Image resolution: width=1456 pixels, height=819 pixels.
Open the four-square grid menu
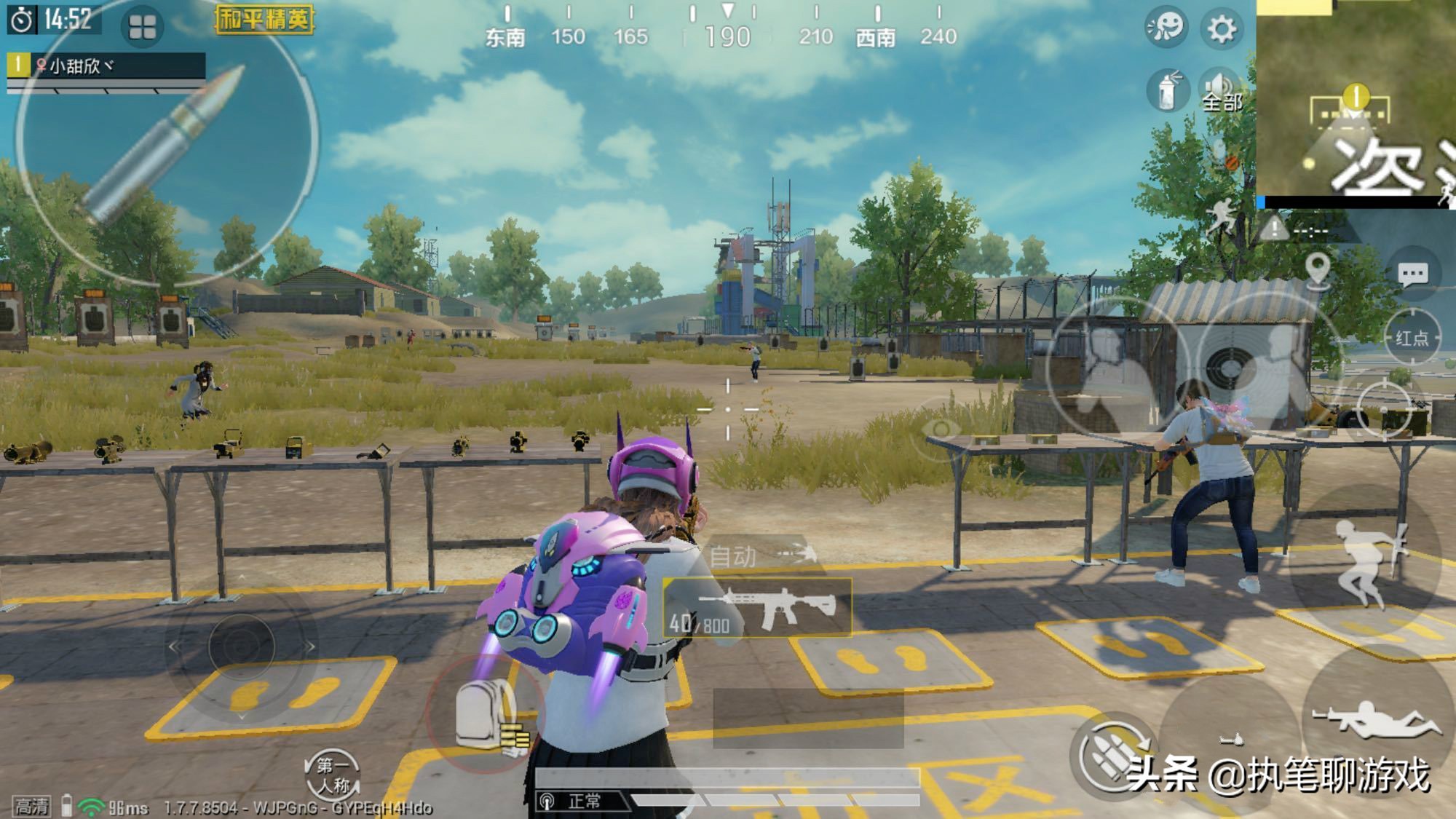(142, 28)
